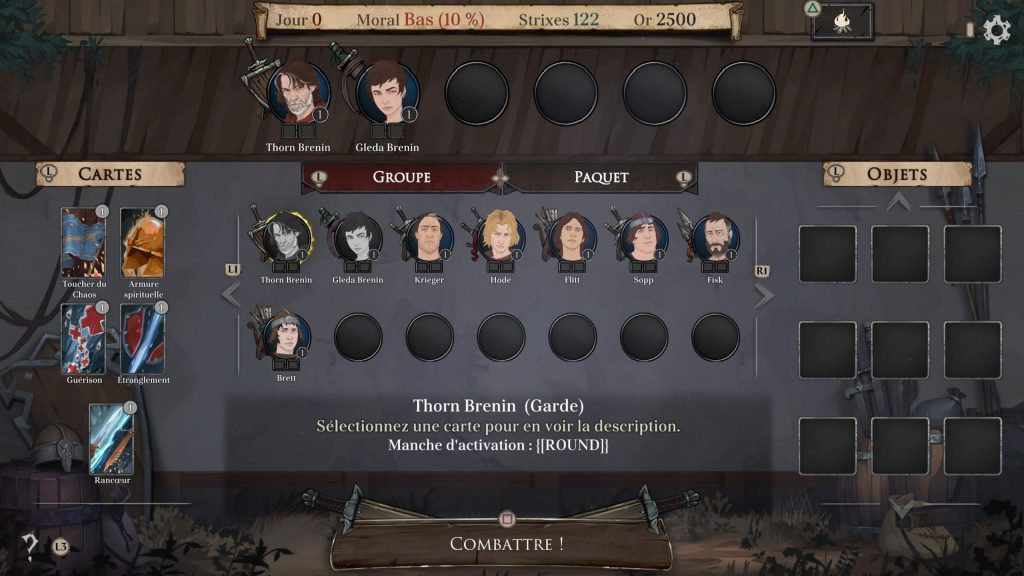Choose the Toucher du Chaos card
Image resolution: width=1024 pixels, height=576 pixels.
[x=82, y=242]
